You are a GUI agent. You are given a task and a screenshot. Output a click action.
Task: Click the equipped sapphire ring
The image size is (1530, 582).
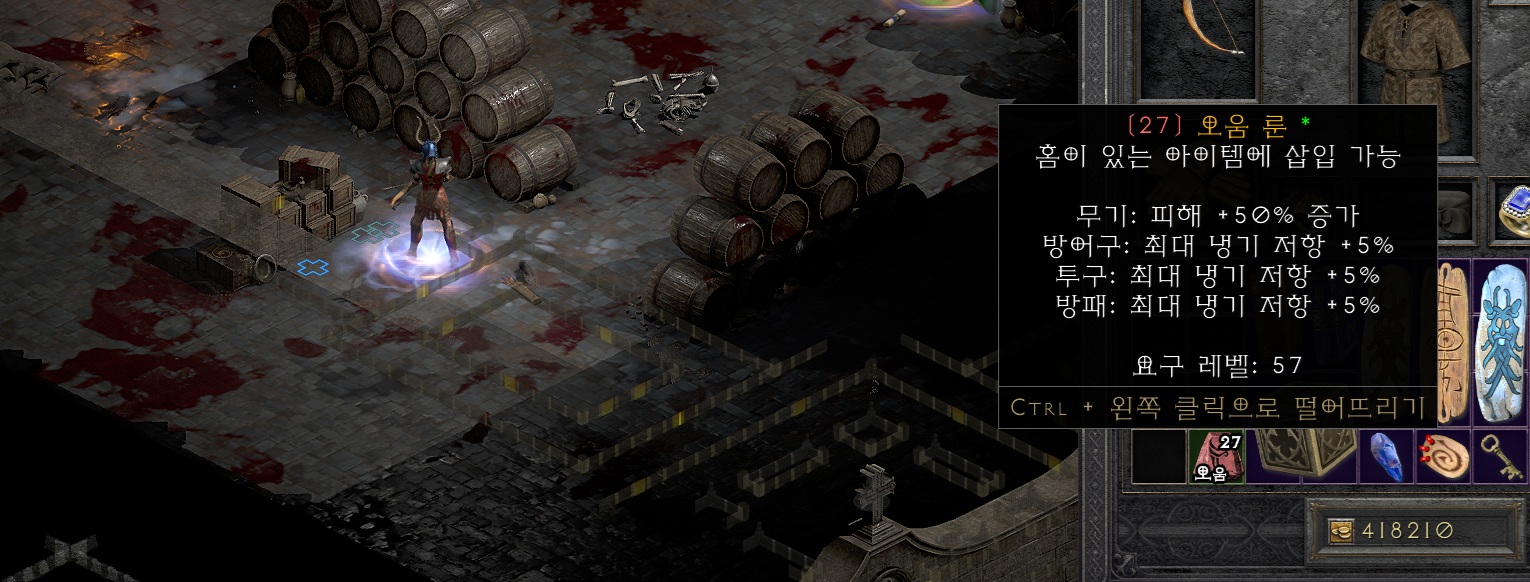1512,208
